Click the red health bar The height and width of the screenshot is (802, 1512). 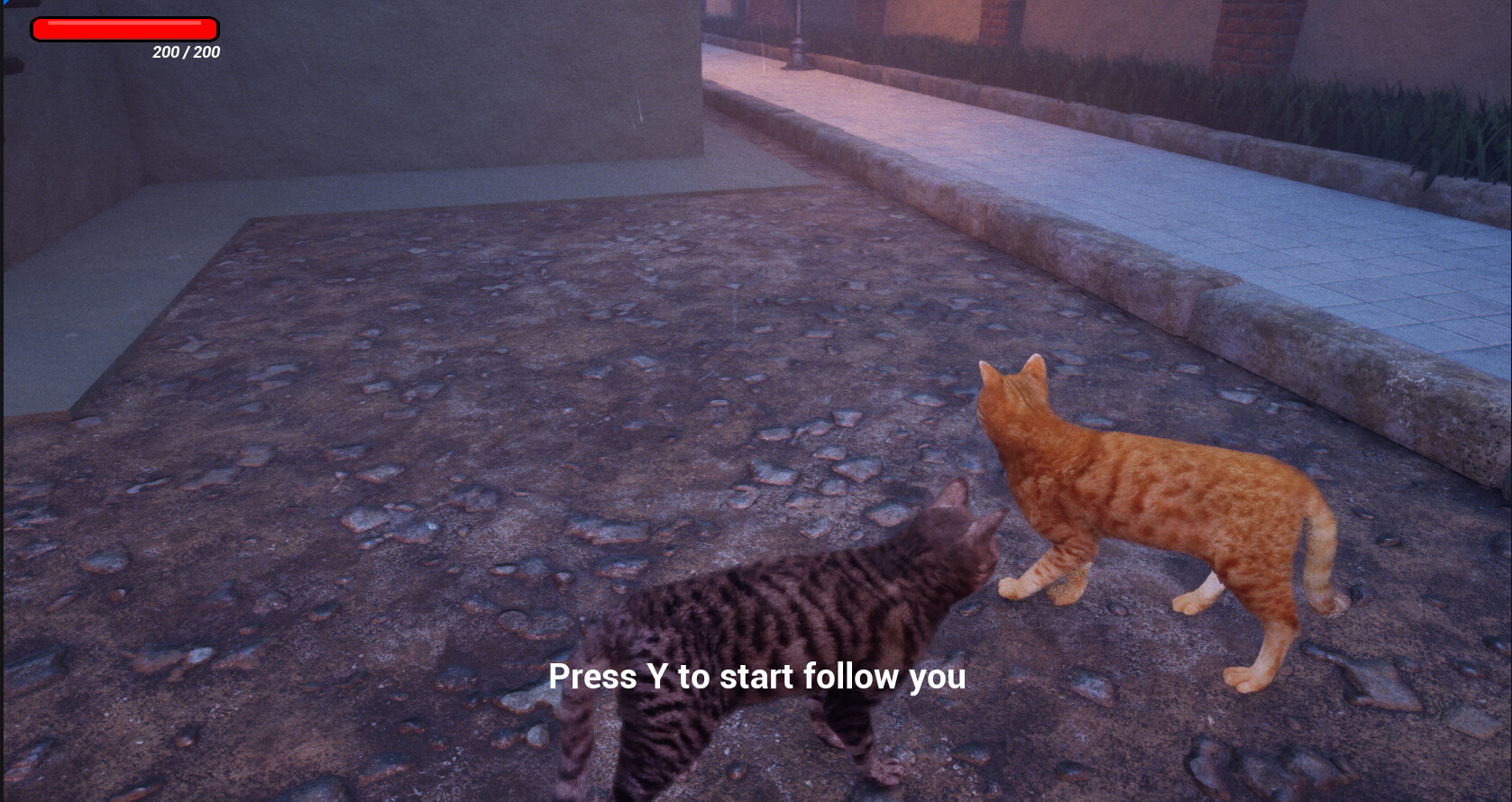(x=124, y=28)
